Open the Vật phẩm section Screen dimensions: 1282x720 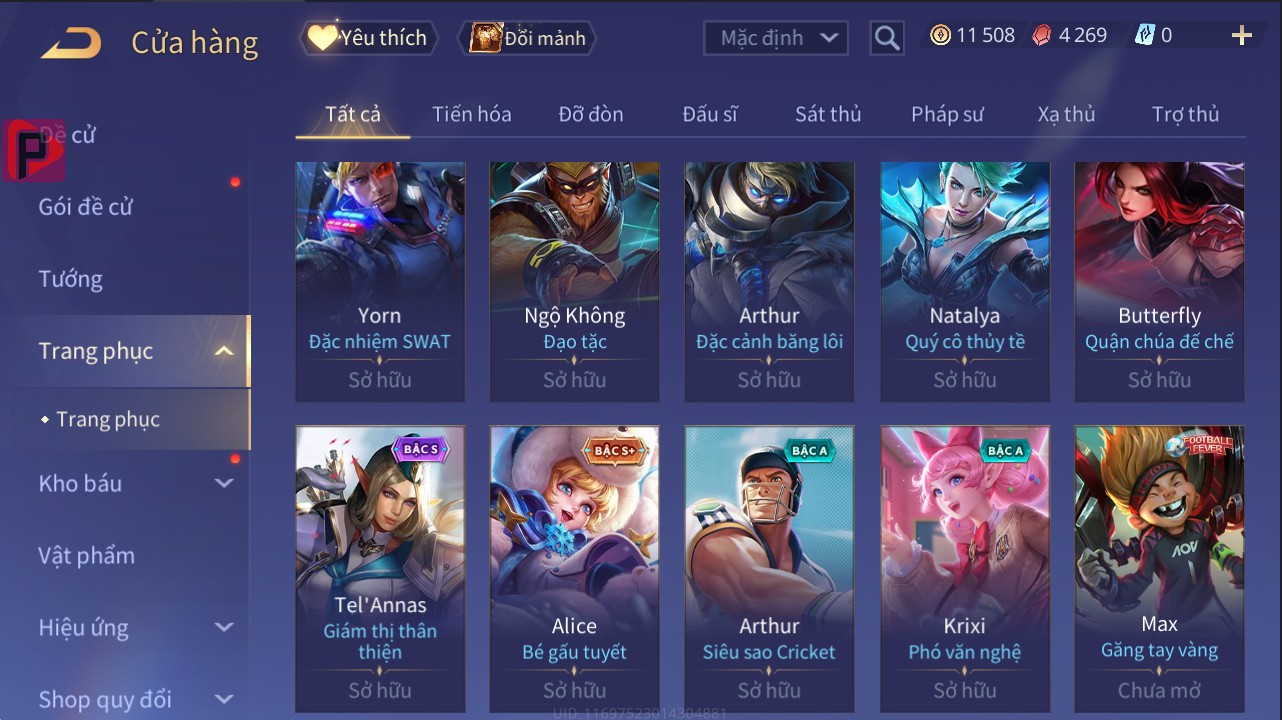point(87,555)
